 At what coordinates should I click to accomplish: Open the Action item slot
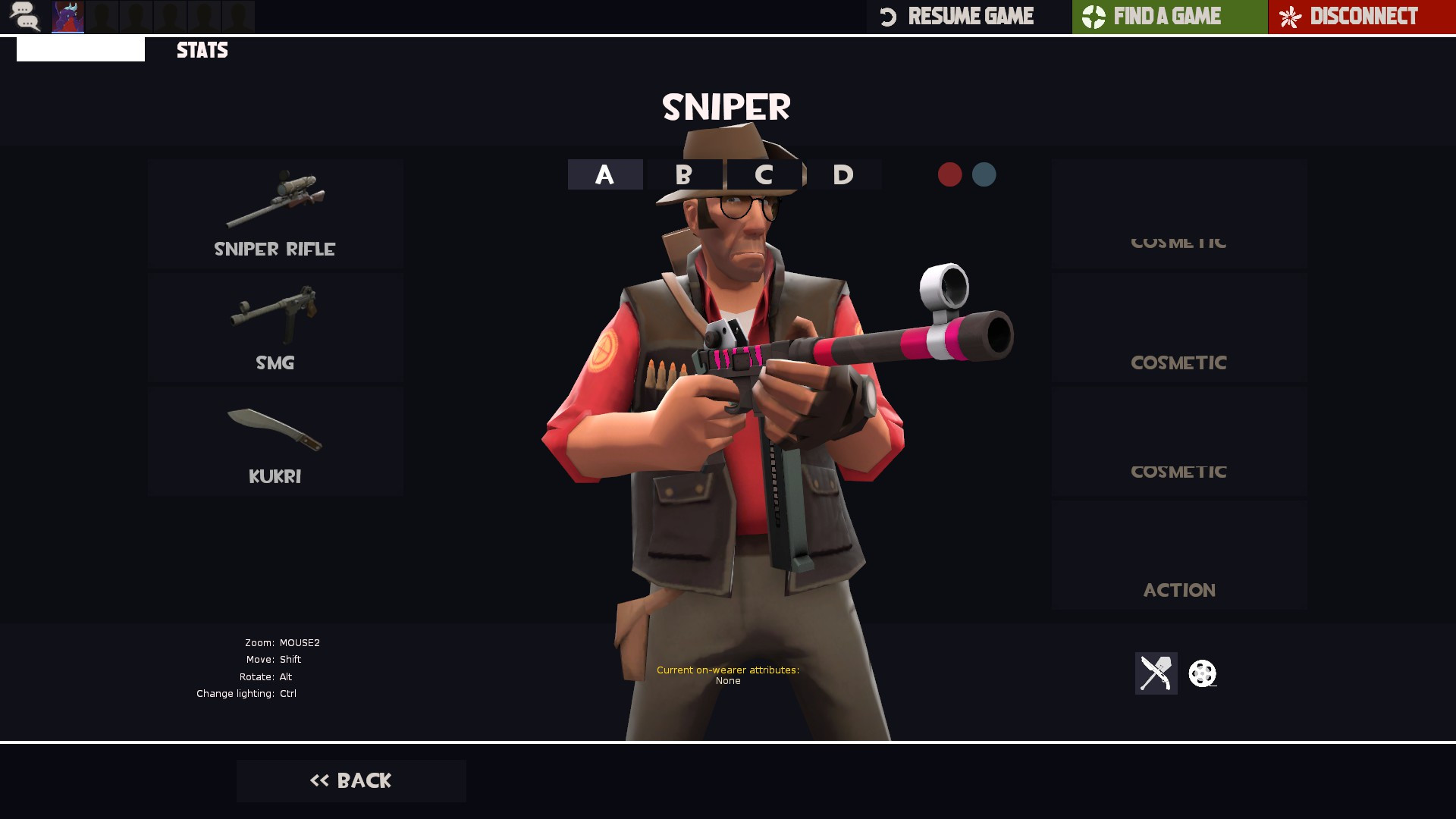[x=1178, y=555]
